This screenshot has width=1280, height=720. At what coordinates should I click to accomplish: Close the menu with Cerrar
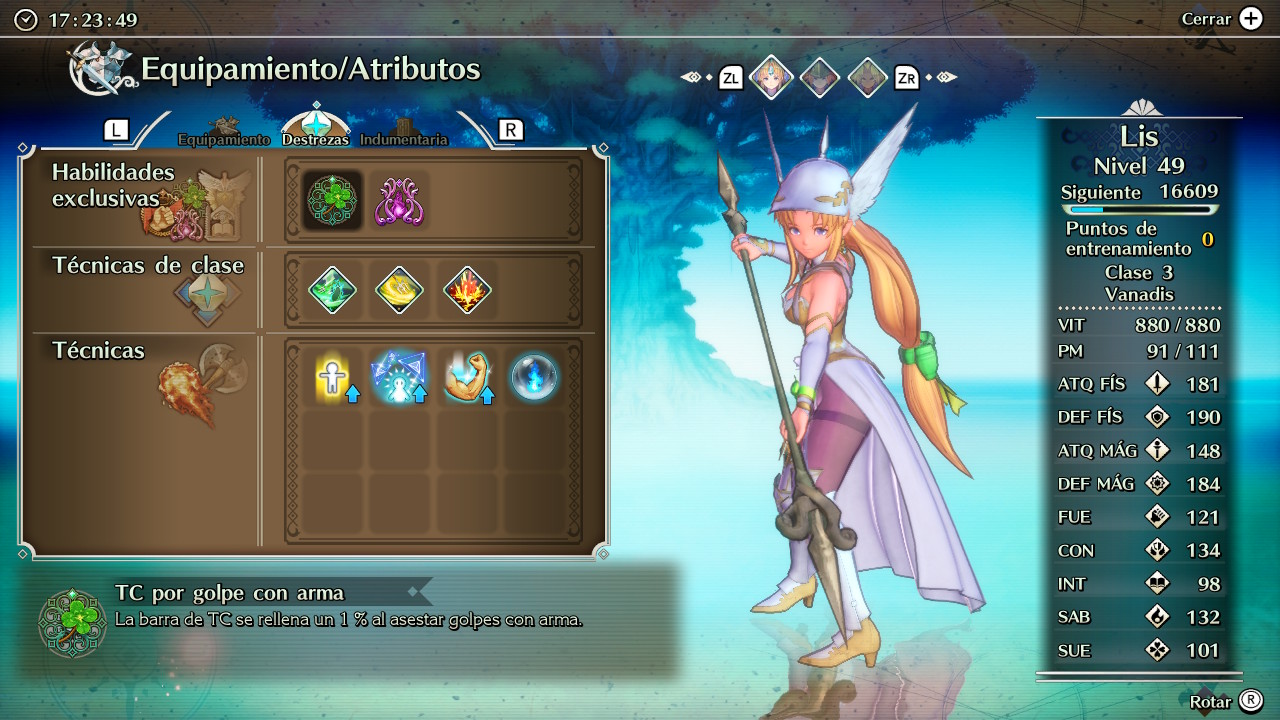[1222, 19]
